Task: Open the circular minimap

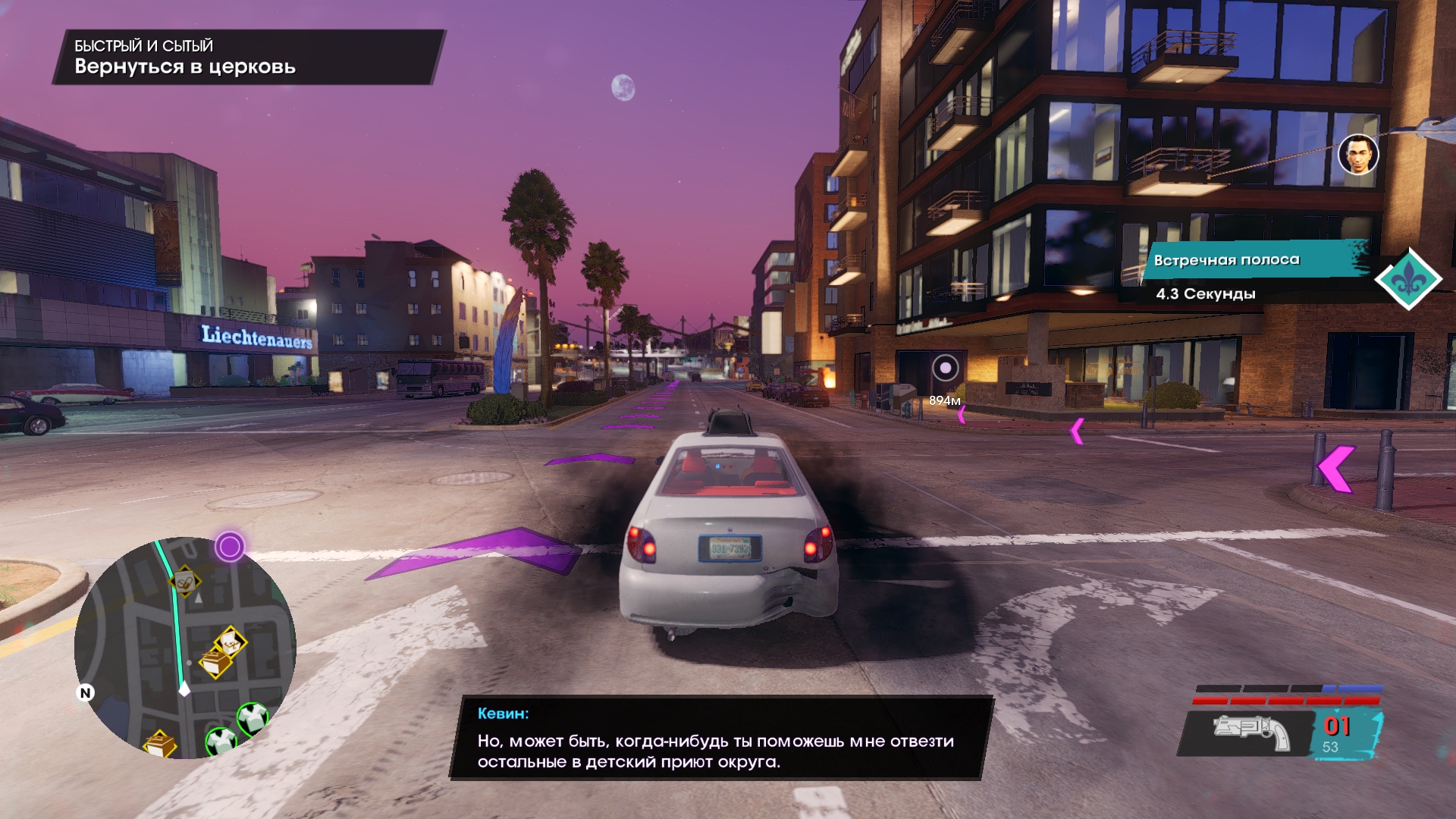Action: coord(185,648)
